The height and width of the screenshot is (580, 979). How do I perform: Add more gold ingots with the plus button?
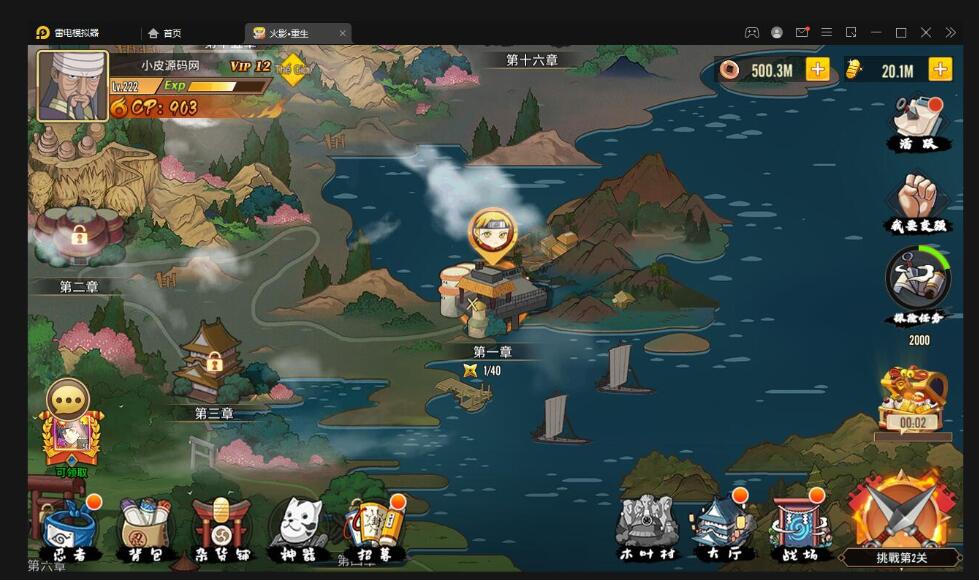tap(940, 69)
